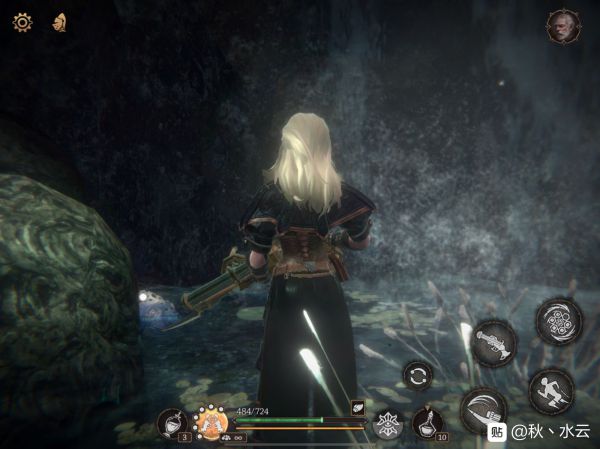Tap the dodge sprint button

[550, 391]
